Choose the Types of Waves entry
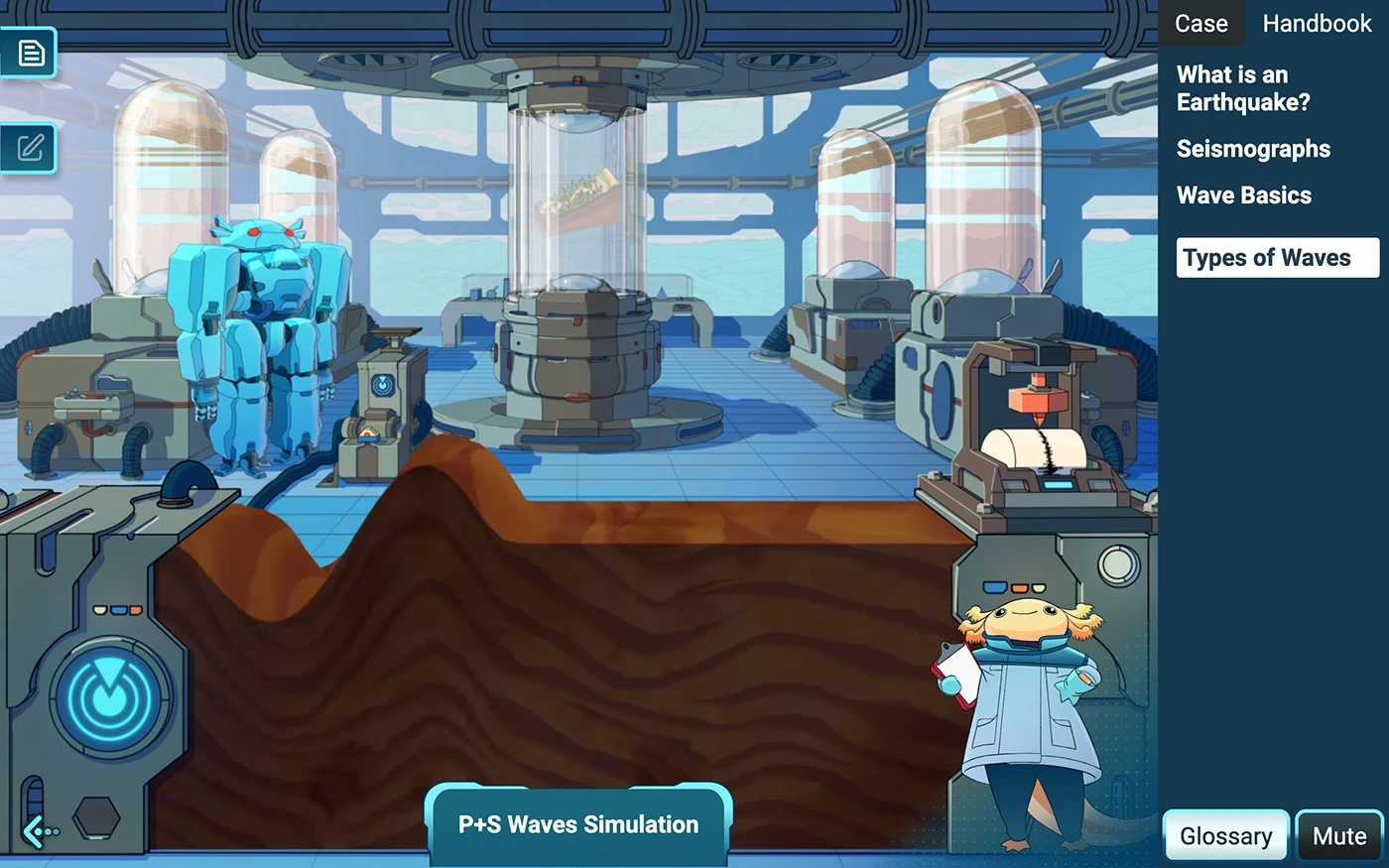The width and height of the screenshot is (1389, 868). coord(1276,258)
